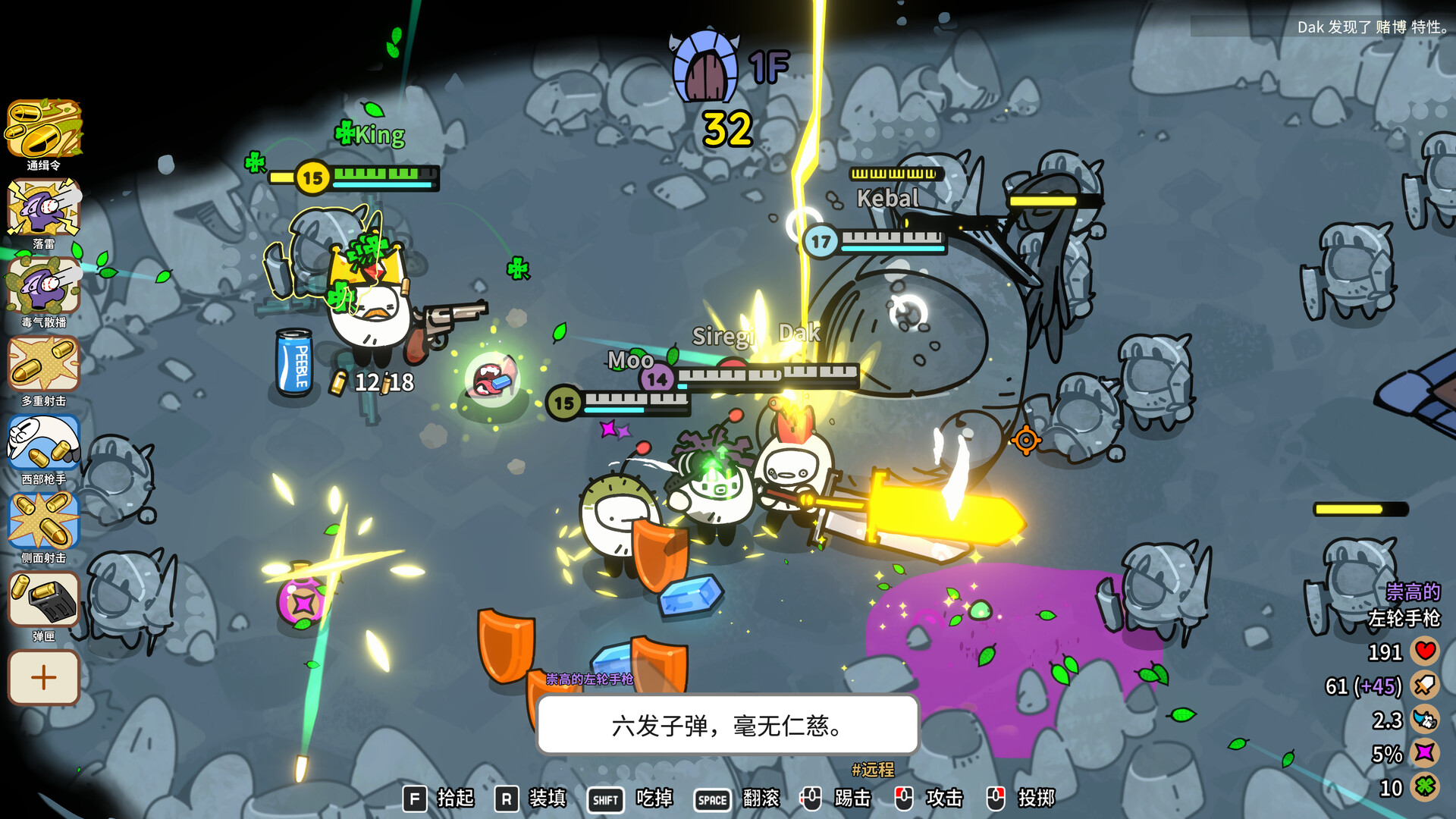Open the 弹匣 (Magazine) skill icon

[x=43, y=599]
